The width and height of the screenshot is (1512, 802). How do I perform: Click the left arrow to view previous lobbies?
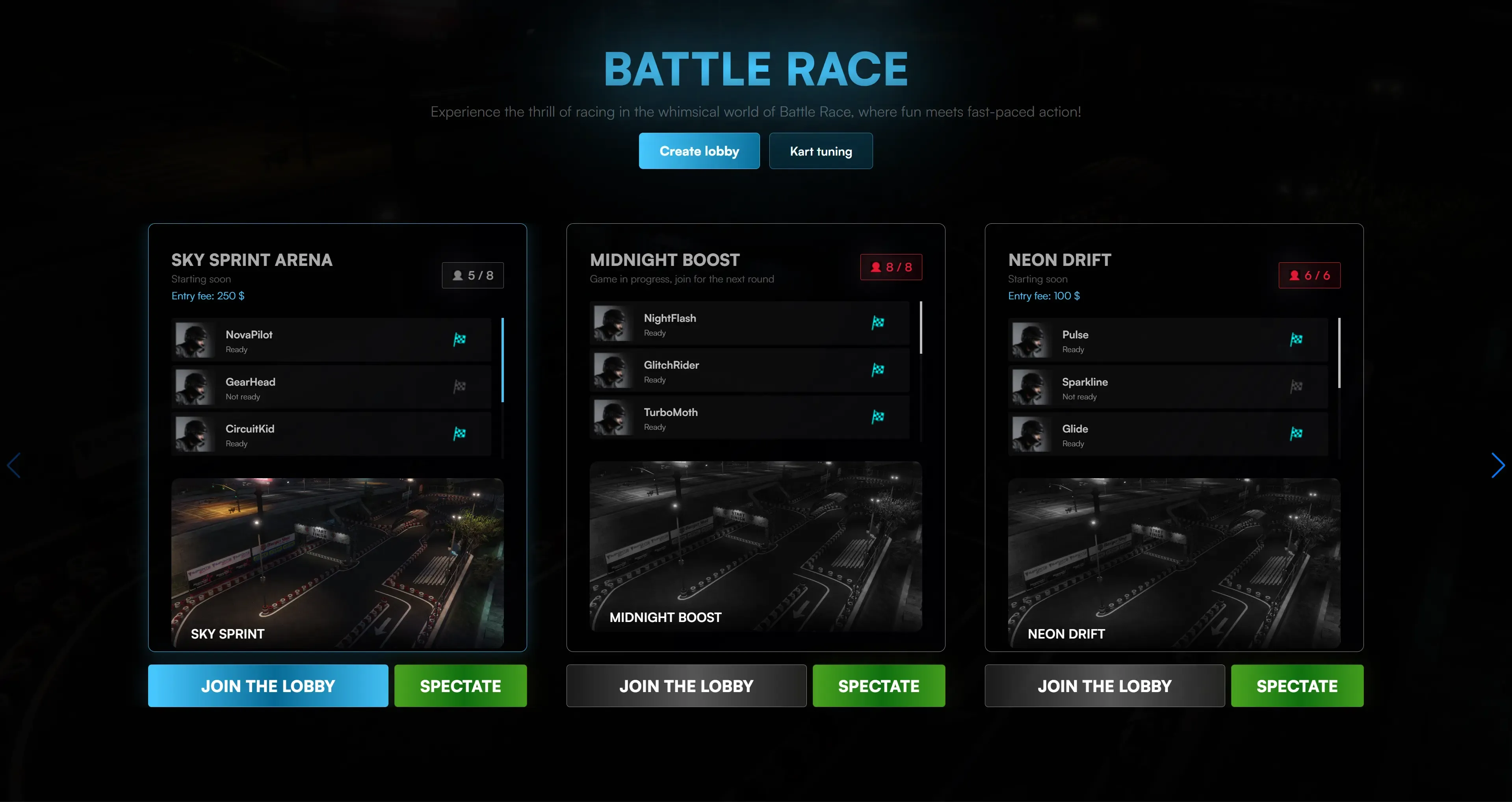[x=14, y=465]
